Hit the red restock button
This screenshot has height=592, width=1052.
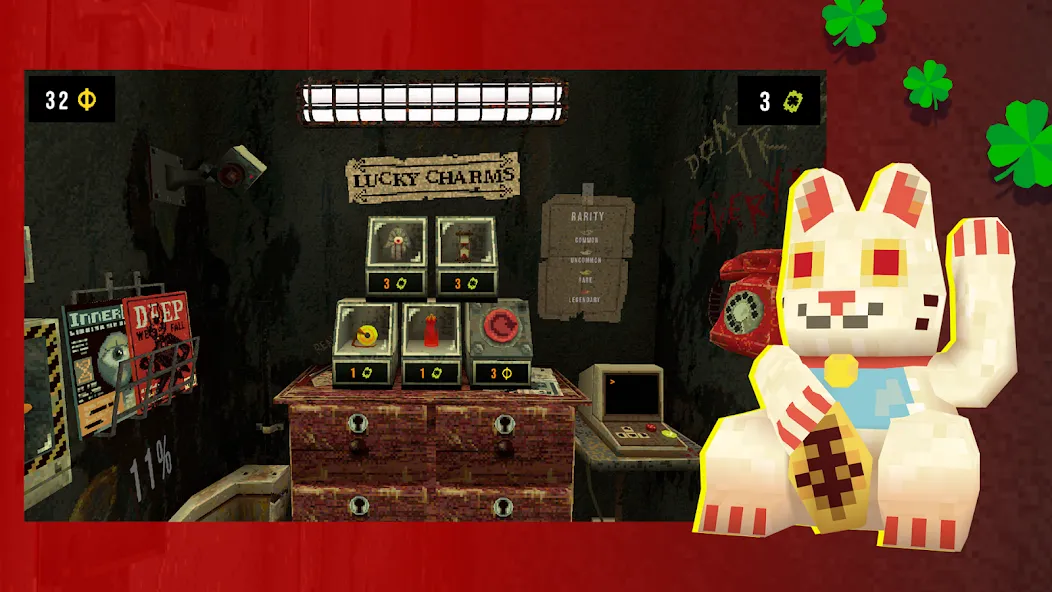(498, 328)
